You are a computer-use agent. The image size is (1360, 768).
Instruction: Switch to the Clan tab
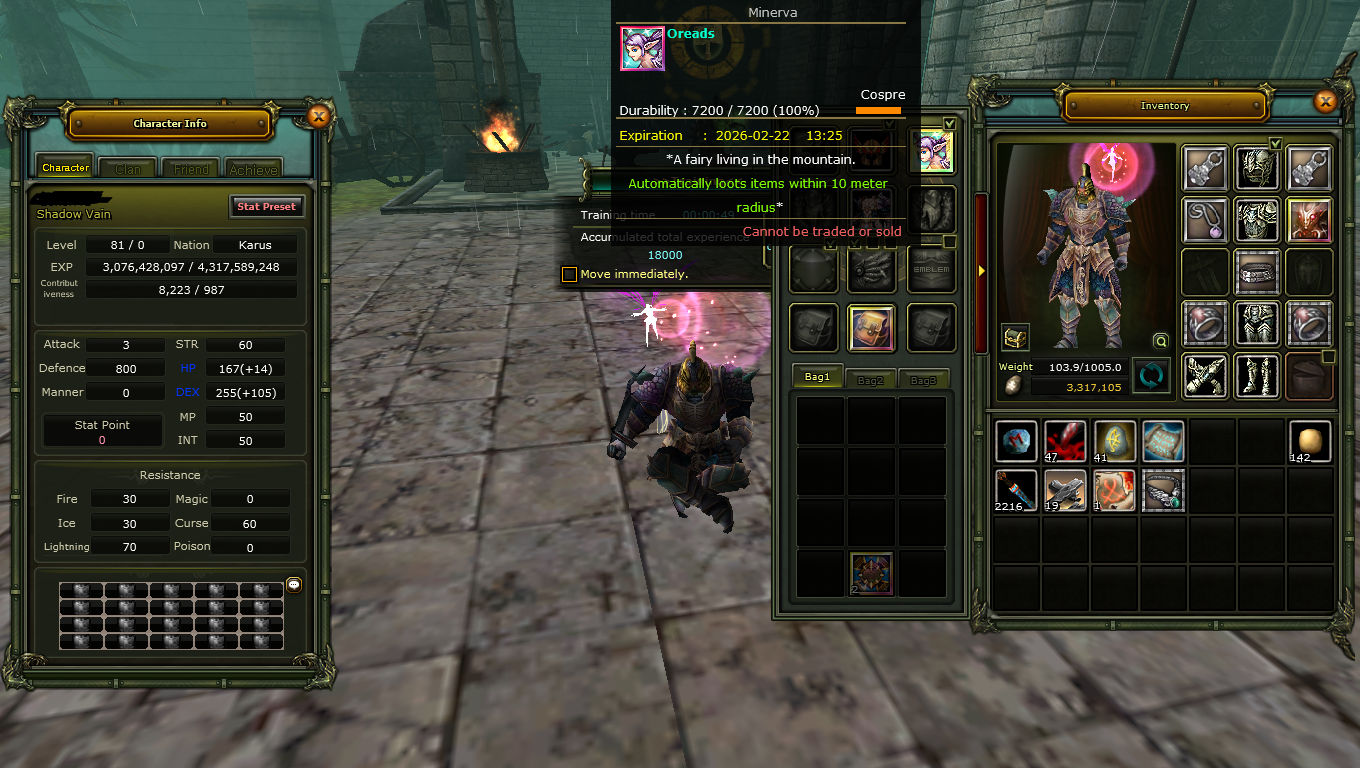[128, 169]
